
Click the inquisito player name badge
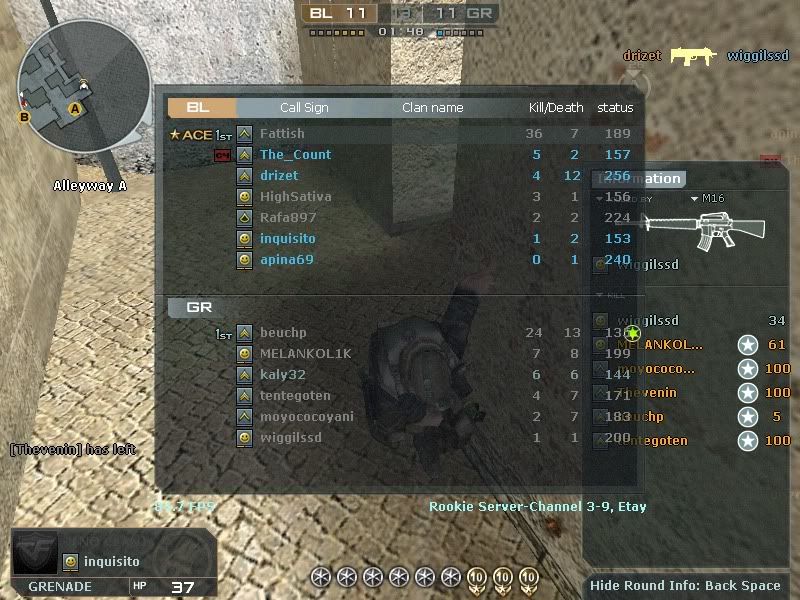click(x=111, y=562)
